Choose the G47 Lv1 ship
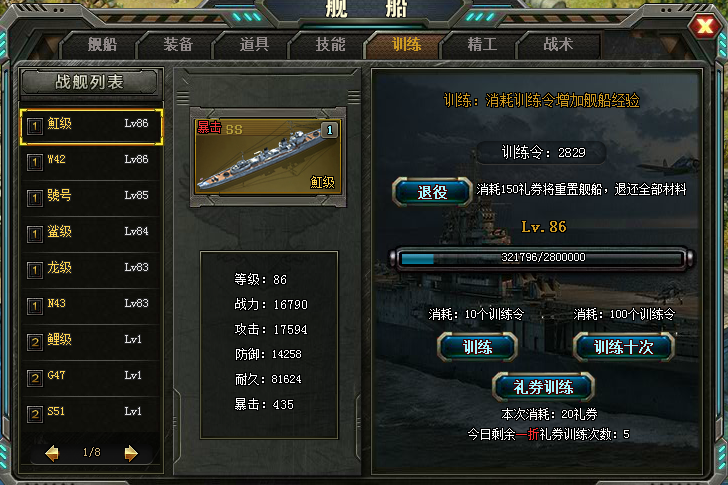The image size is (728, 485). 91,376
